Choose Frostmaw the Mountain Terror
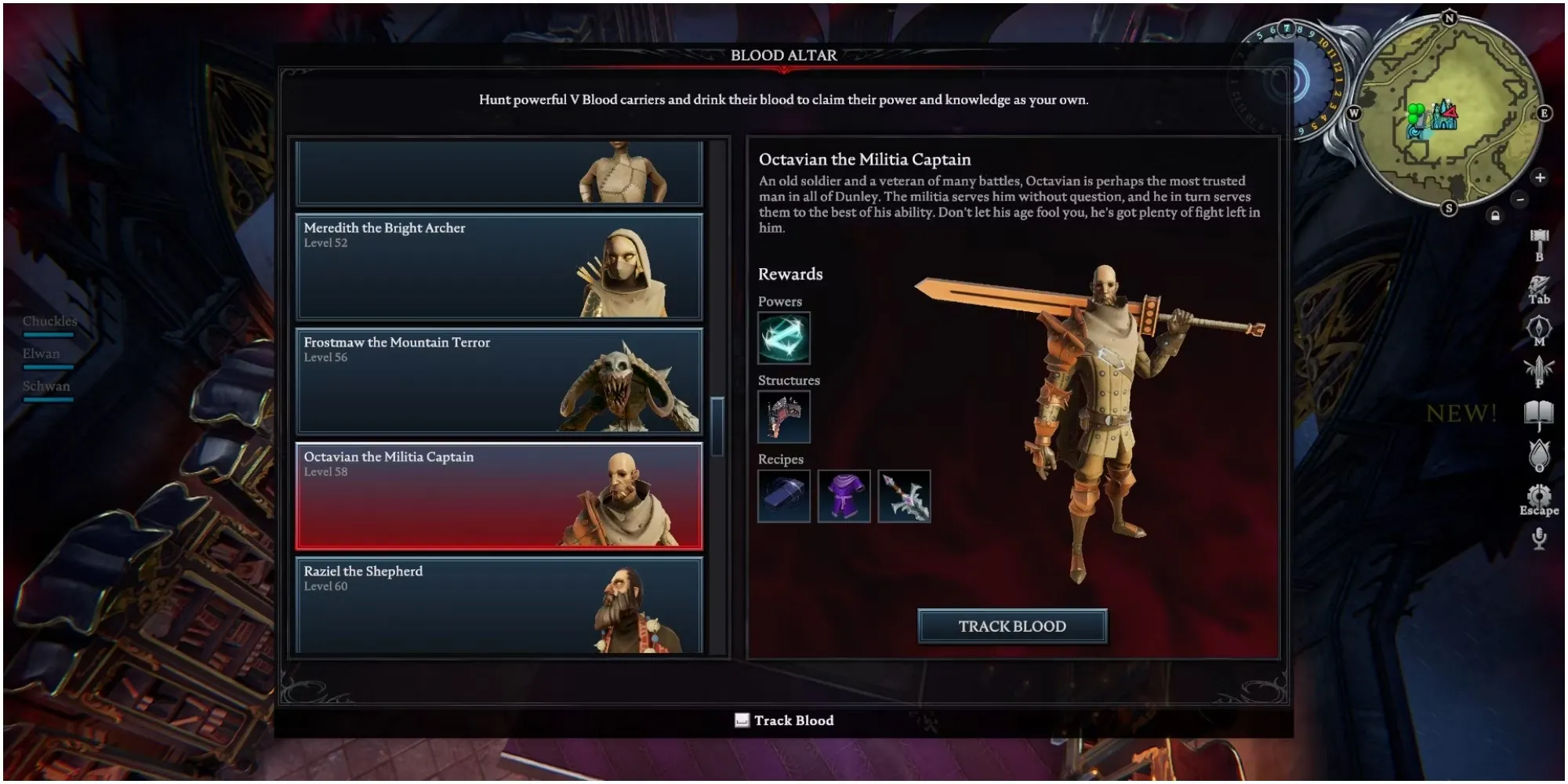The width and height of the screenshot is (1568, 784). 499,381
